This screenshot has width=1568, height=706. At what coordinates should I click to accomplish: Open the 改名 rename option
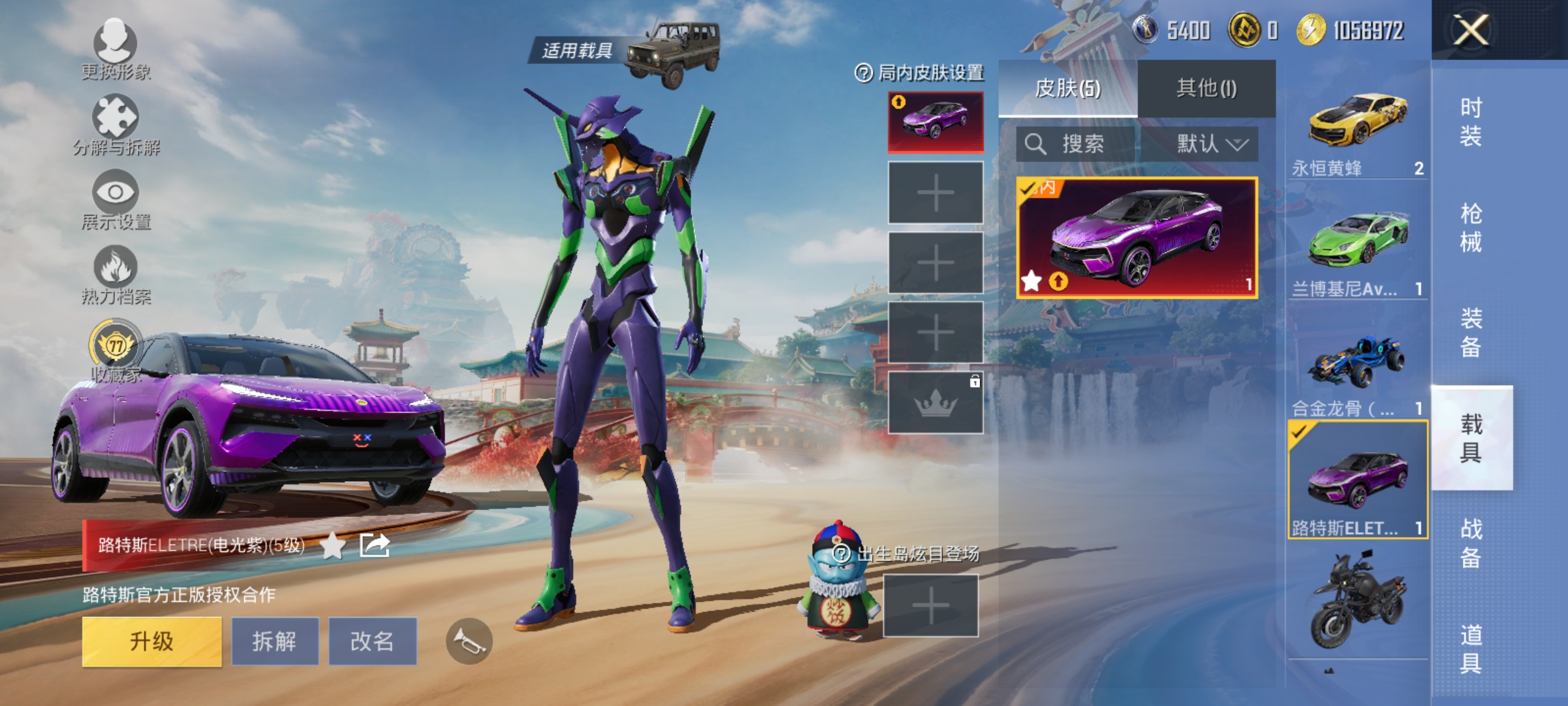point(372,641)
